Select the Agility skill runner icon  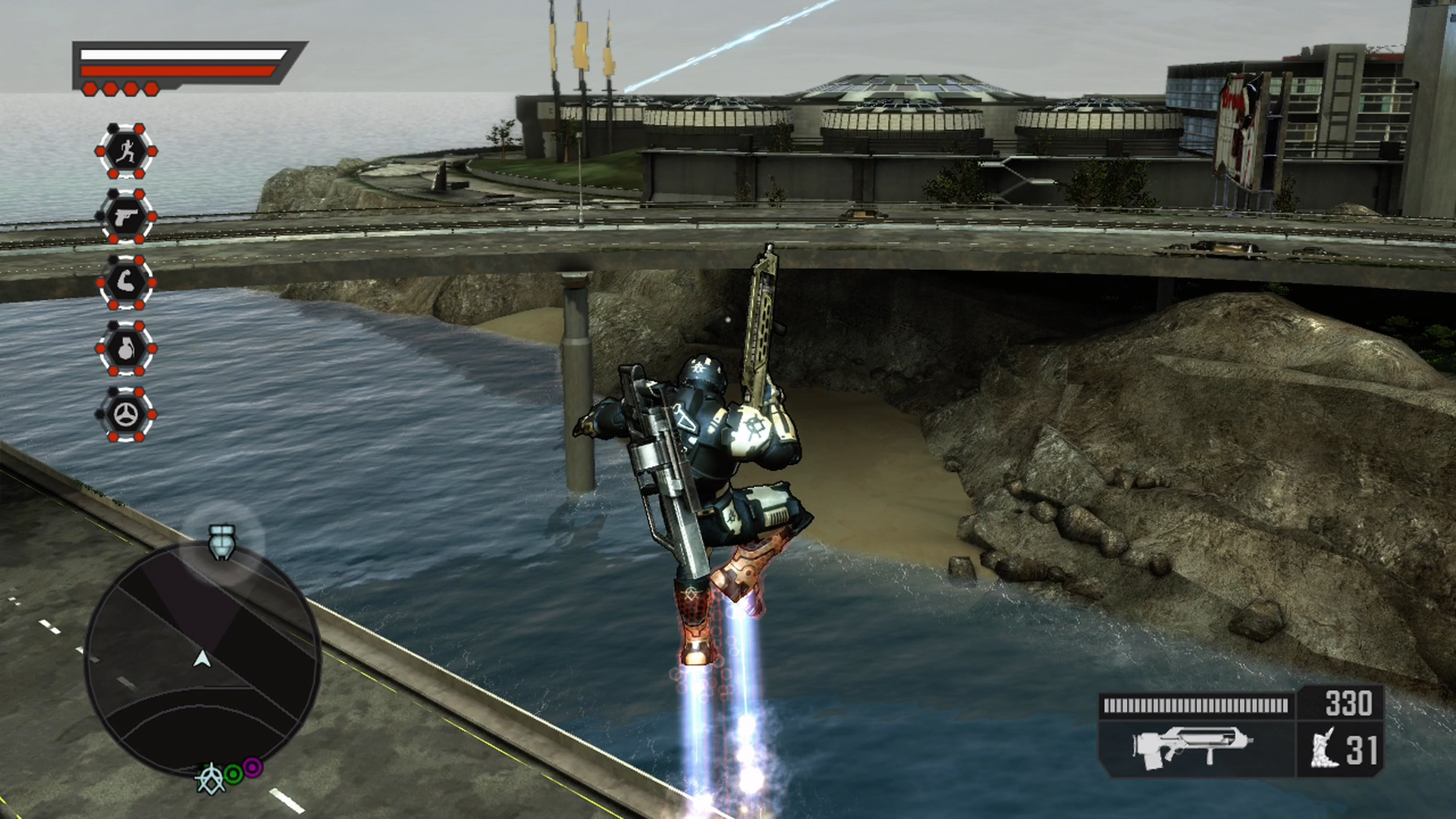[x=127, y=152]
